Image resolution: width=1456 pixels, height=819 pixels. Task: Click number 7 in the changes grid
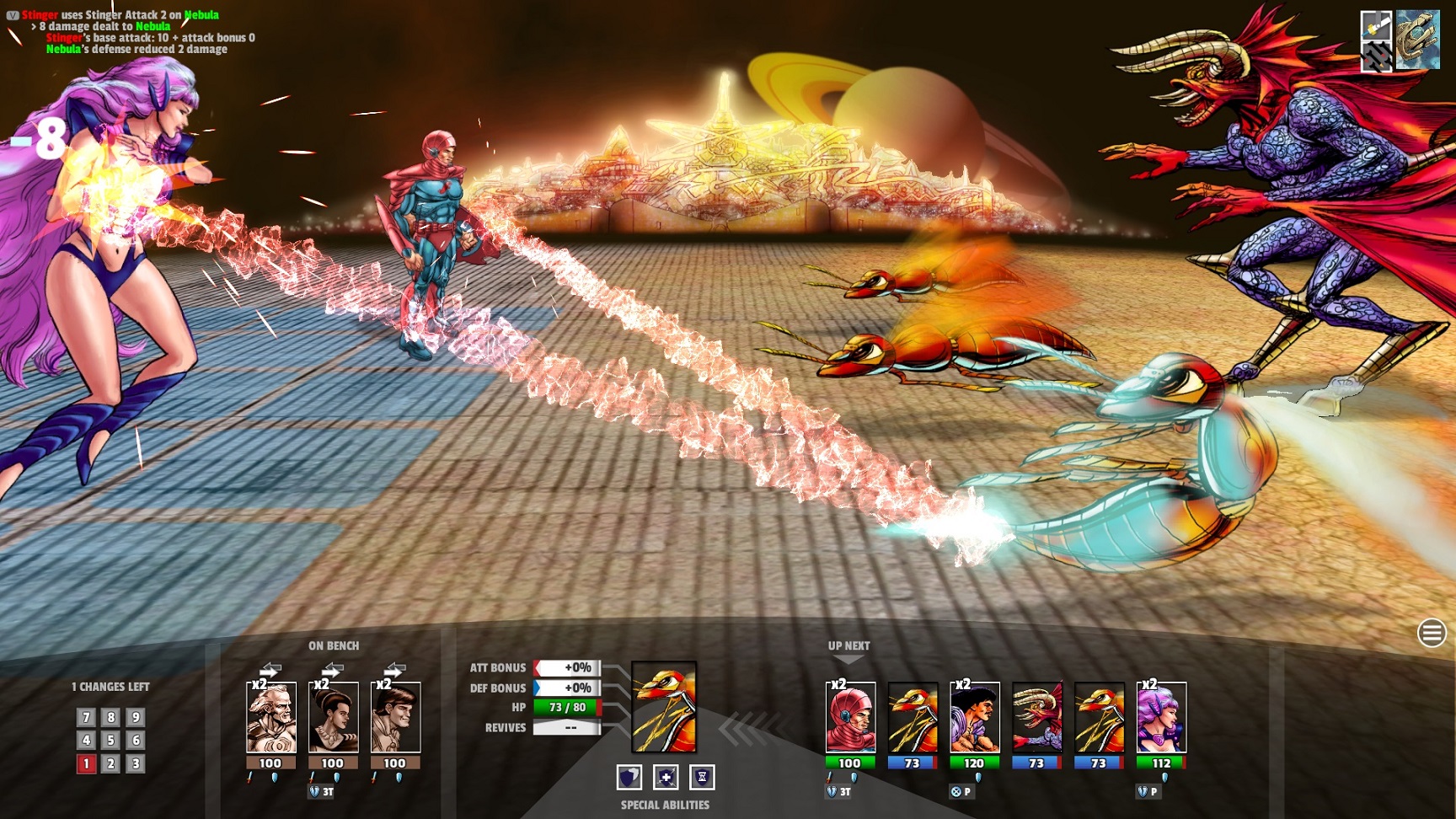[86, 717]
